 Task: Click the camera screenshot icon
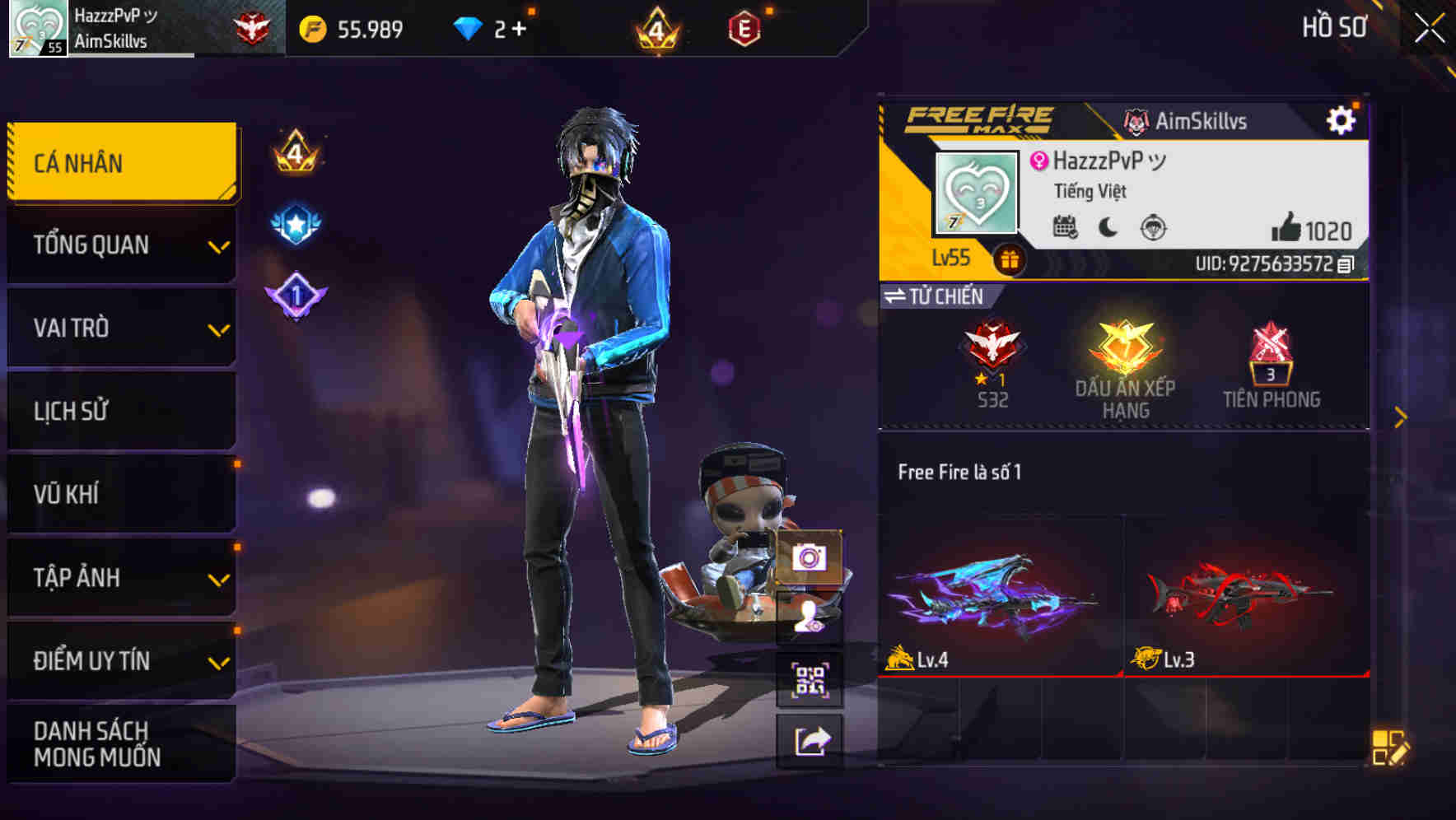(x=810, y=559)
